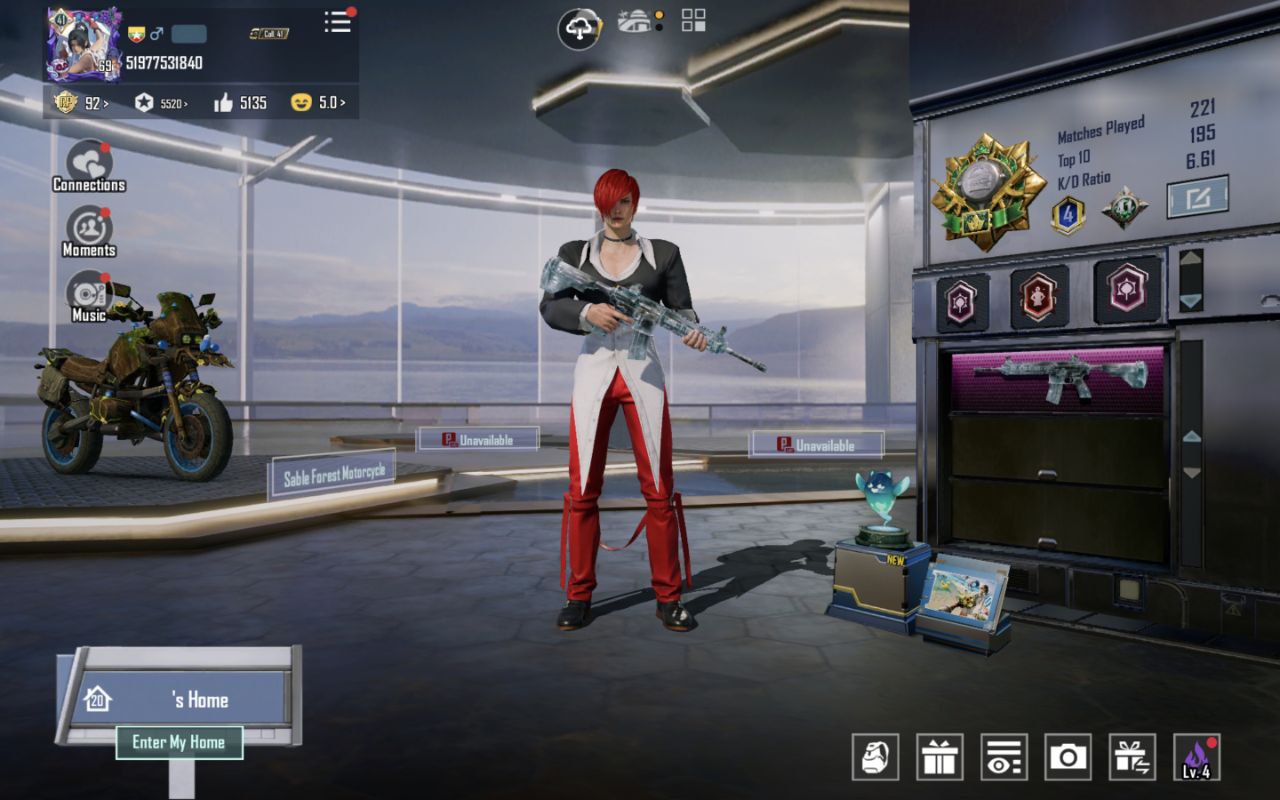Switch the lobby scene with the dome icon
Viewport: 1280px width, 800px height.
[634, 20]
